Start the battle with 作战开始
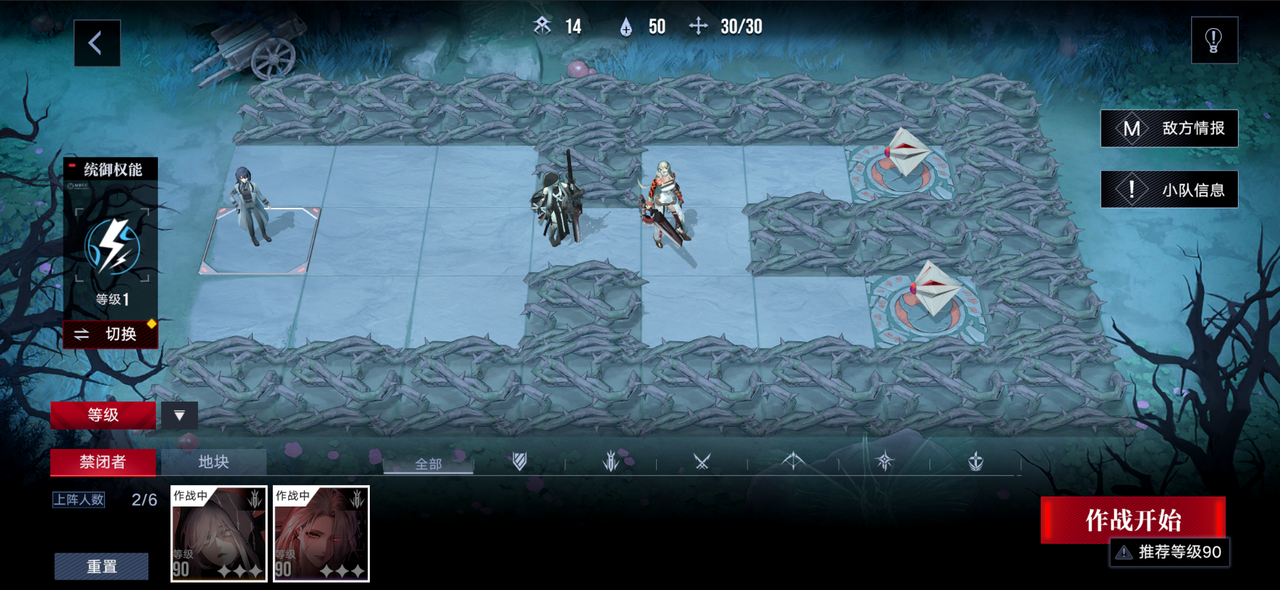Screen dimensions: 1280x590 pyautogui.click(x=1133, y=520)
